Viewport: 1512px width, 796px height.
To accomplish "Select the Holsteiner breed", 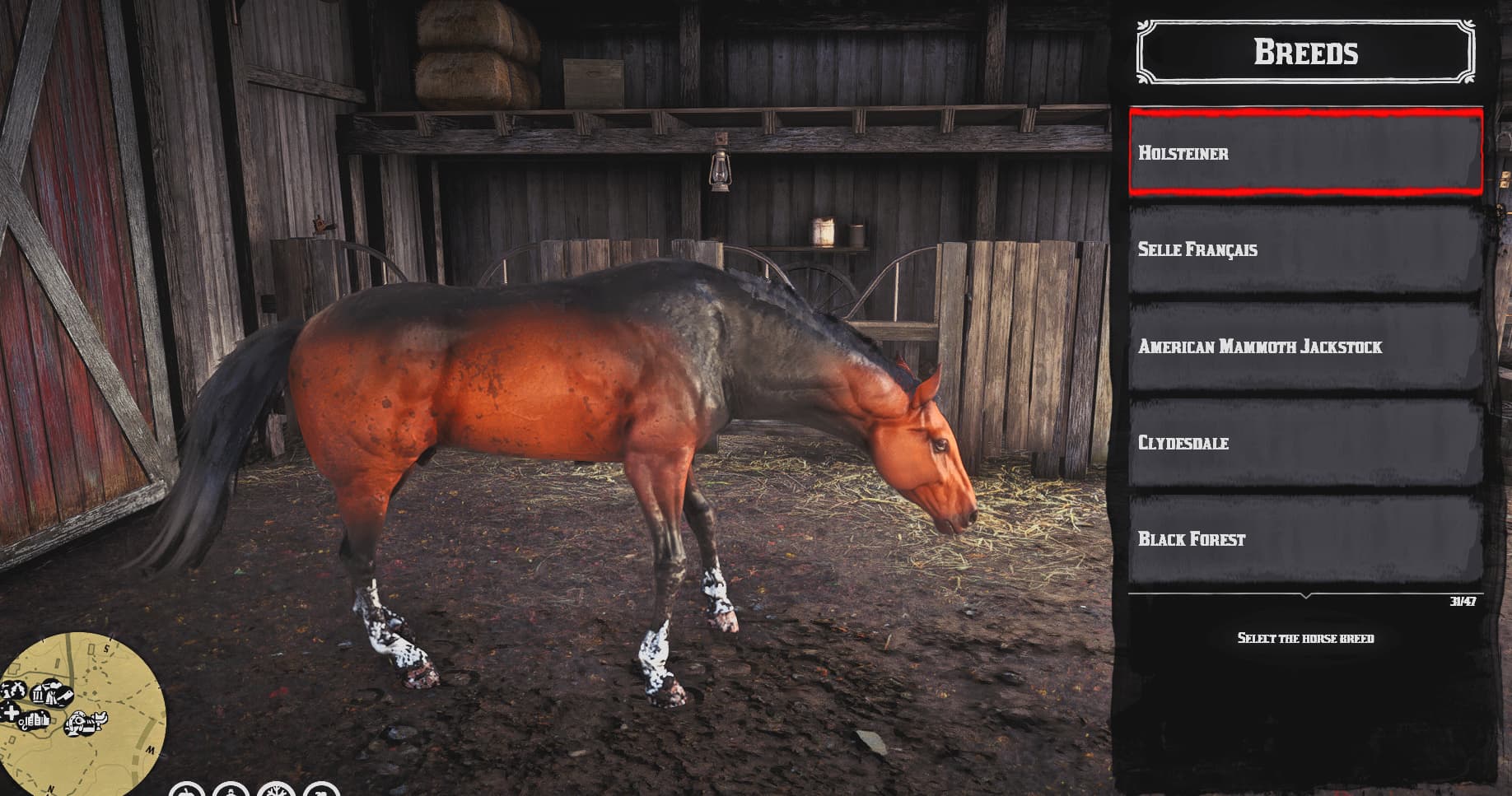I will [x=1305, y=153].
